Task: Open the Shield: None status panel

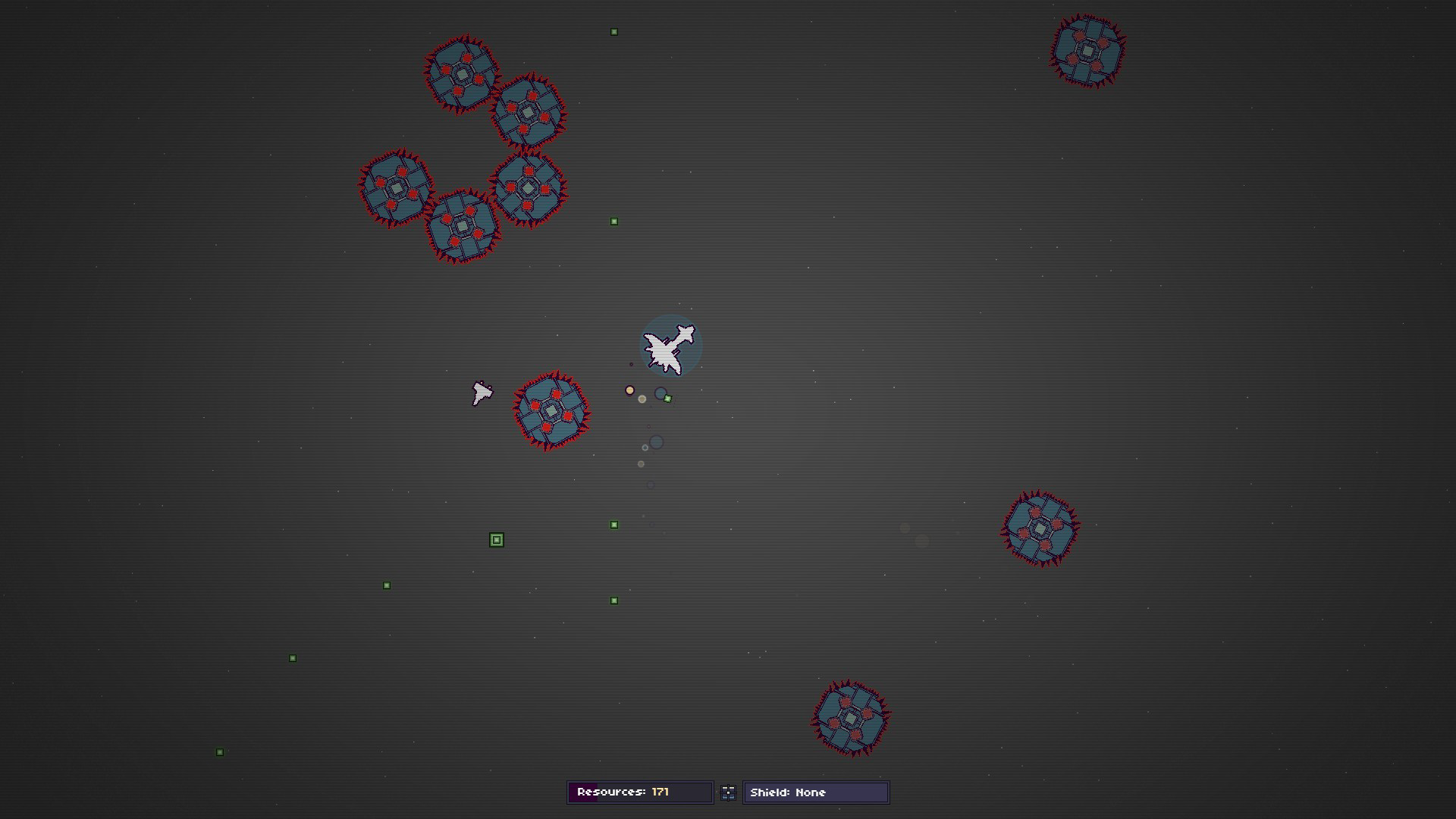Action: click(815, 792)
